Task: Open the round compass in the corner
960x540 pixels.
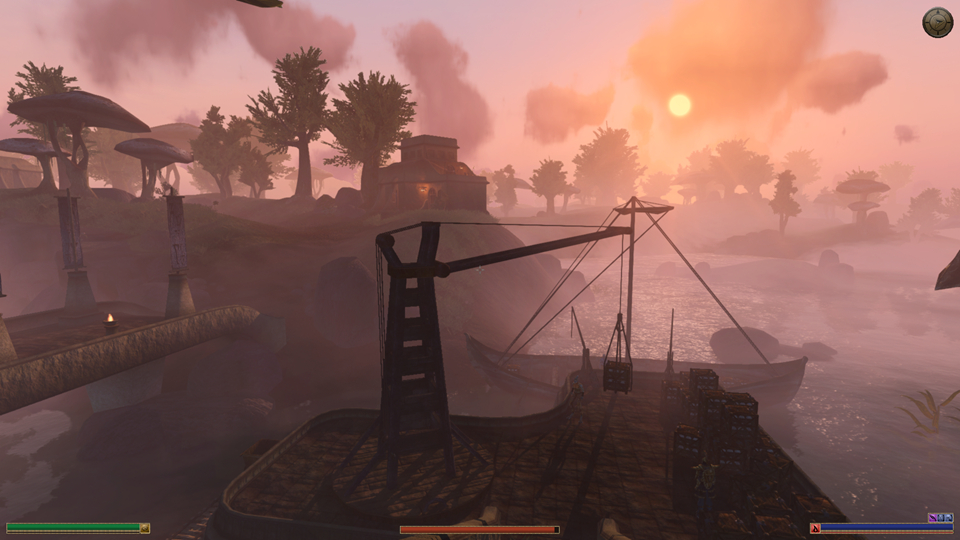Action: (x=937, y=22)
